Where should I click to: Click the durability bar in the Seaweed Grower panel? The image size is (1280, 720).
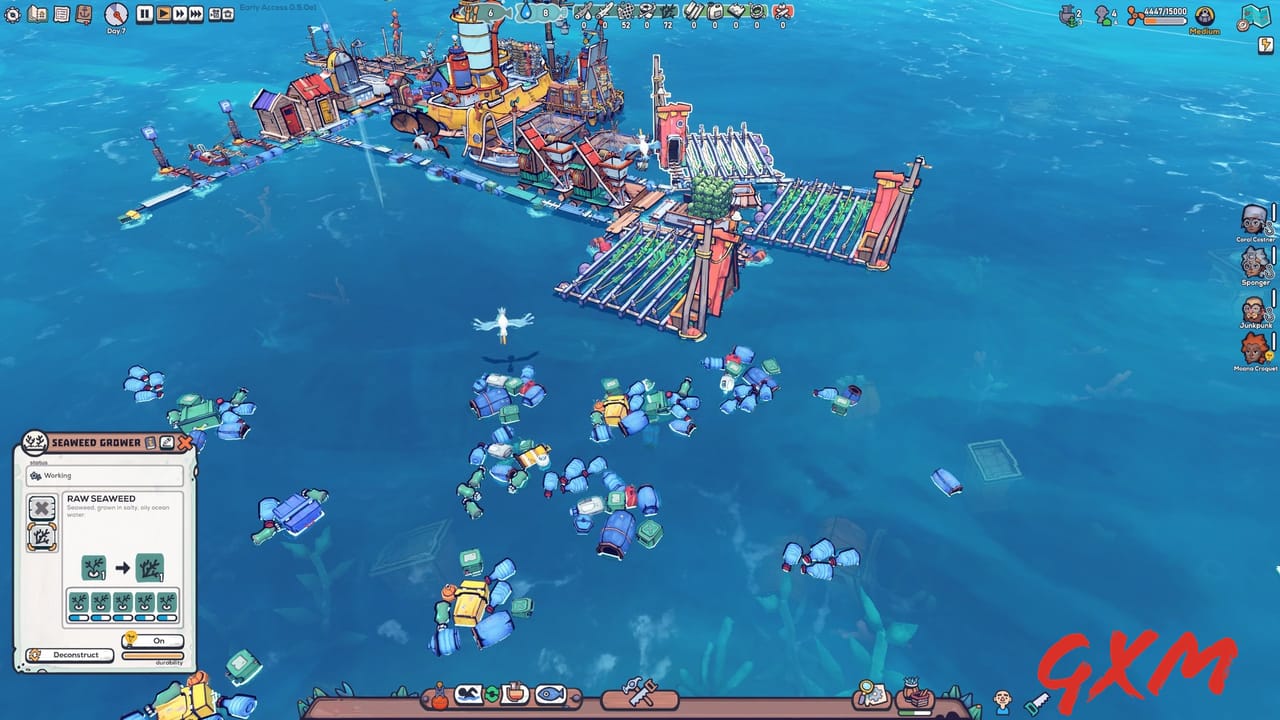point(150,655)
